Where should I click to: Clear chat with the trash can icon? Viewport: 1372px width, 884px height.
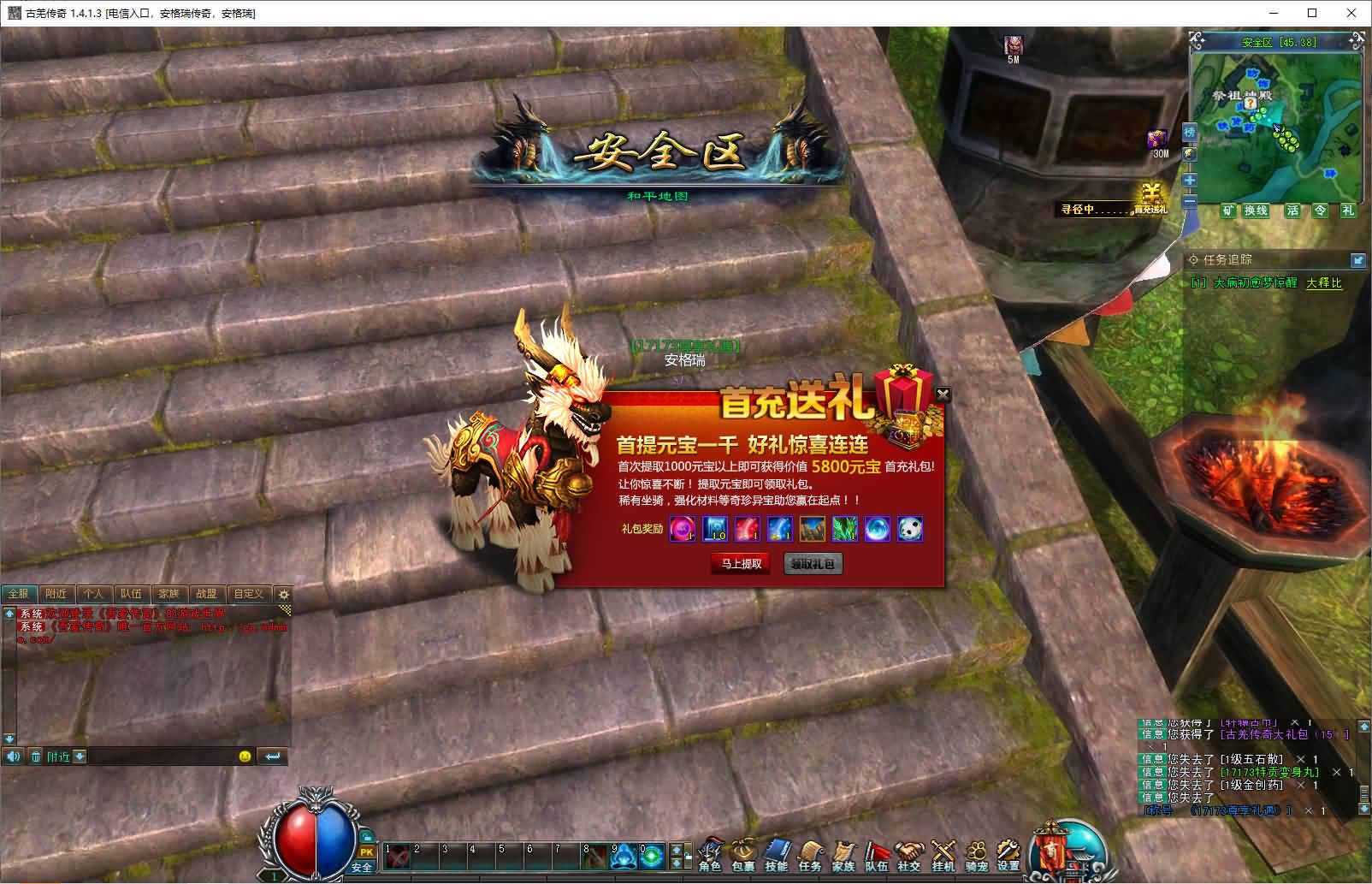[36, 756]
